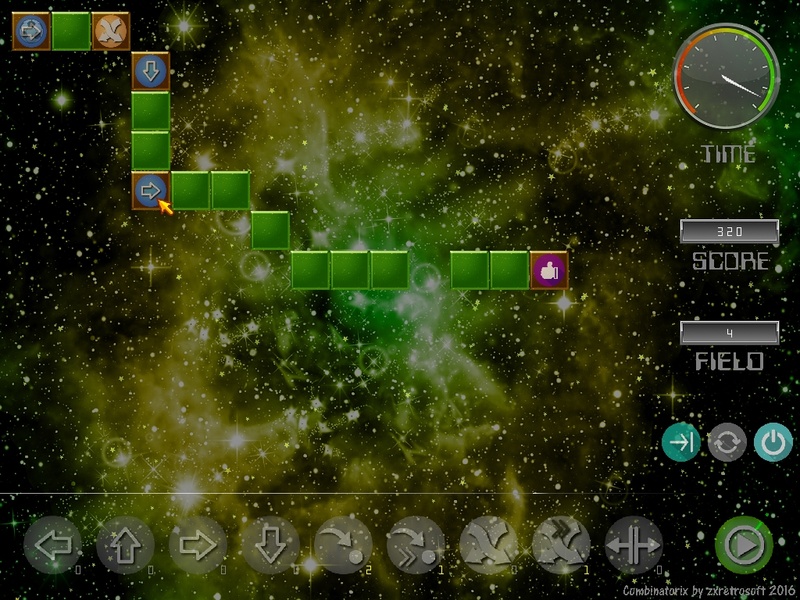
Task: Select the left arrow command tool
Action: pyautogui.click(x=52, y=546)
